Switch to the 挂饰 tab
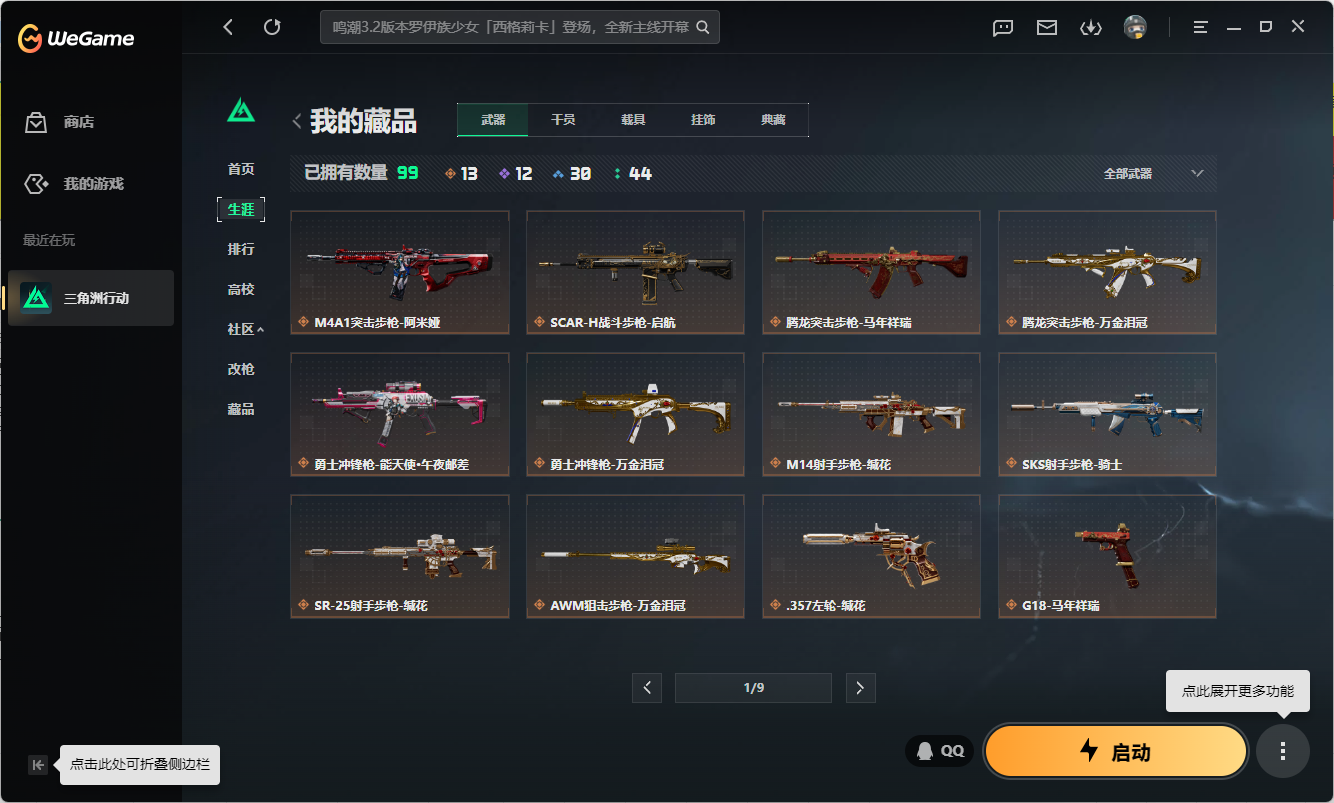This screenshot has width=1334, height=803. tap(703, 119)
